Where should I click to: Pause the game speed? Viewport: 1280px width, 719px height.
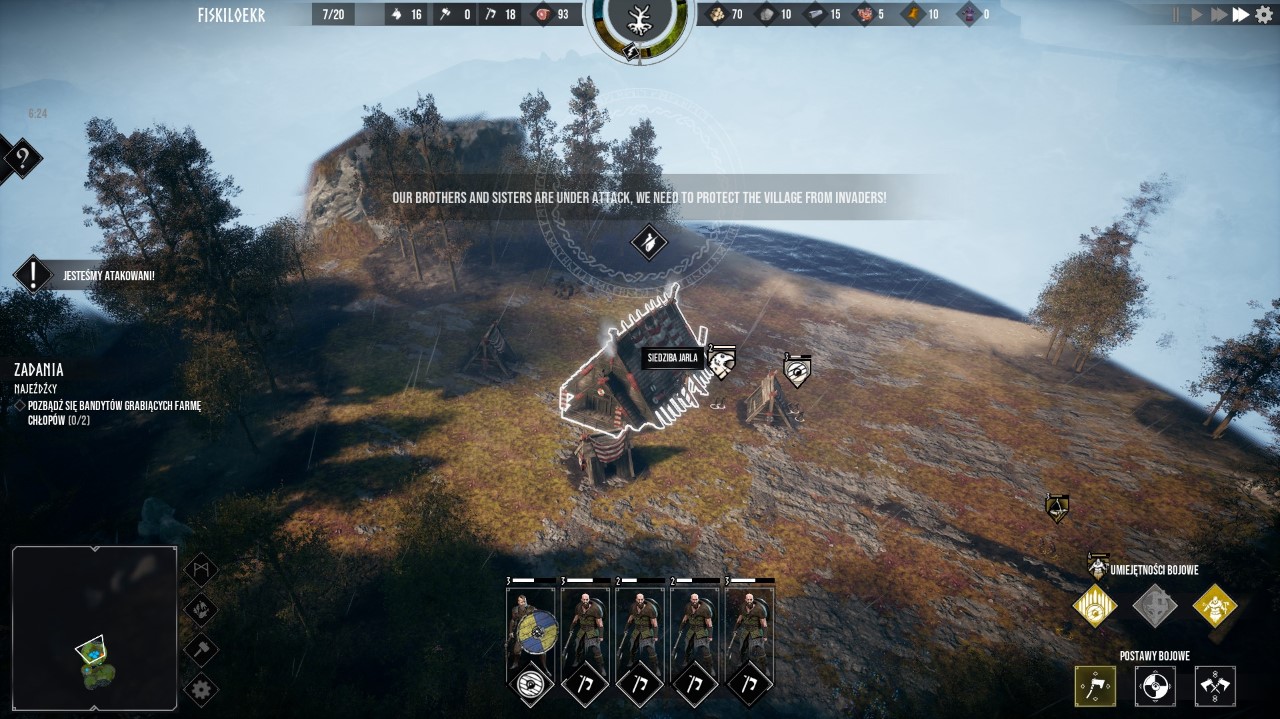point(1175,14)
